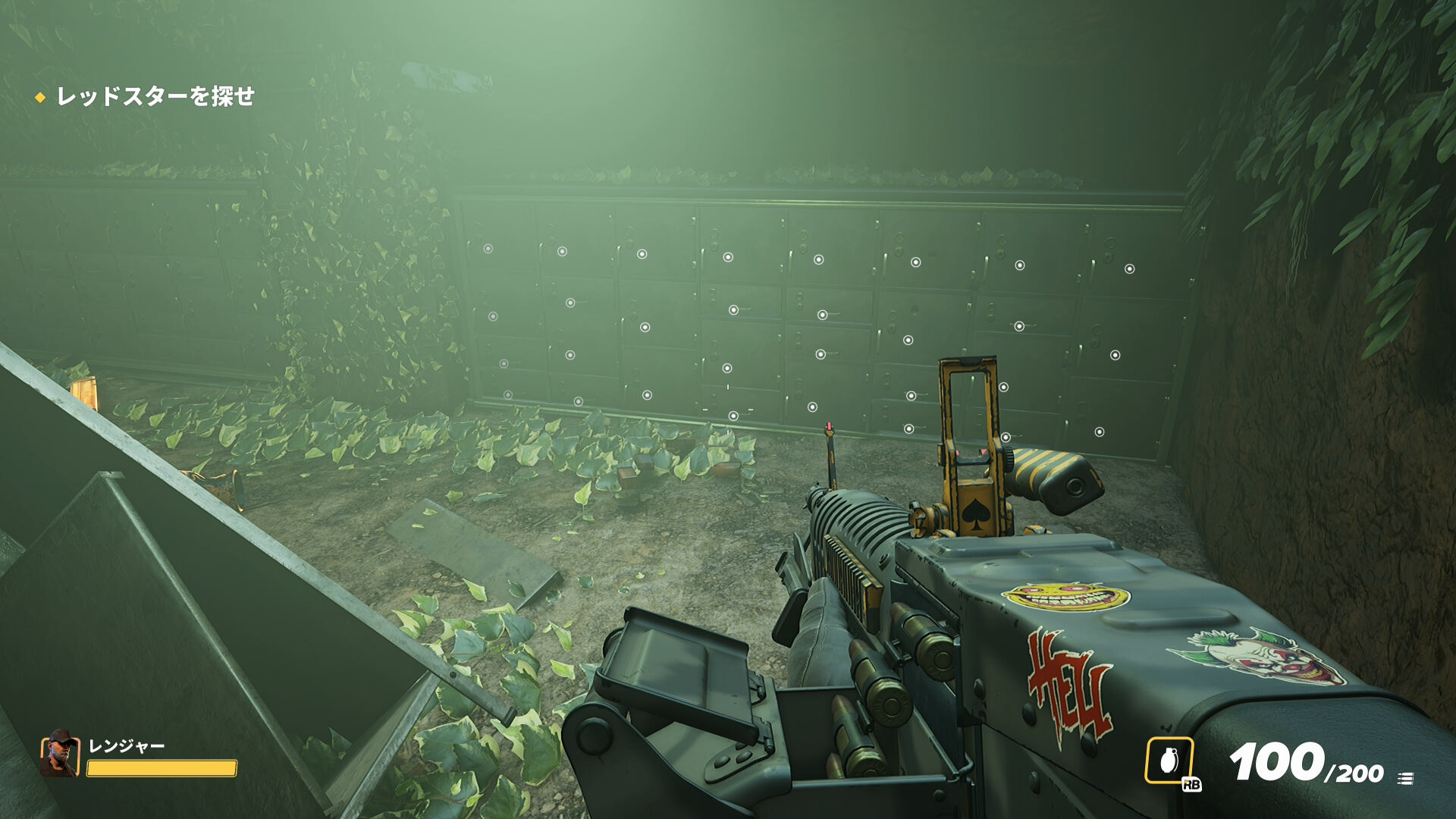This screenshot has width=1456, height=819.
Task: Click the レンジャー character portrait
Action: click(60, 754)
